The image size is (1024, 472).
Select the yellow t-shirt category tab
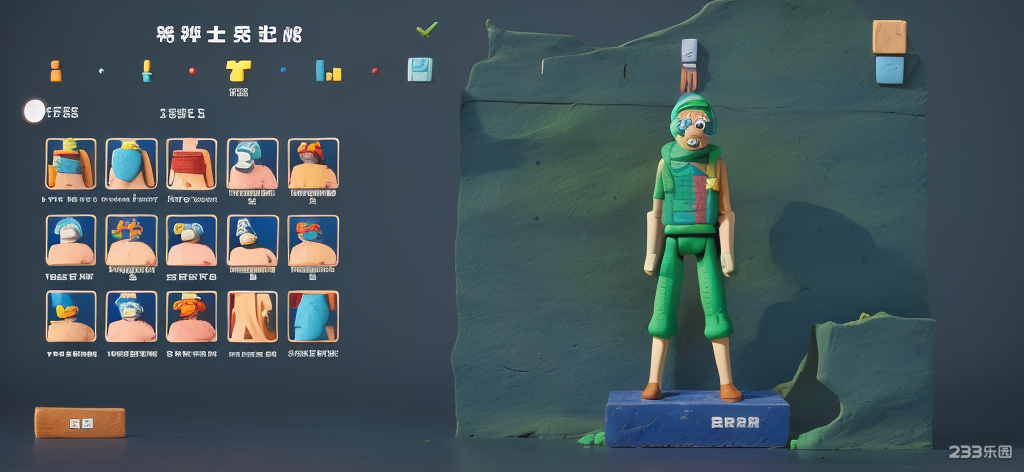238,70
